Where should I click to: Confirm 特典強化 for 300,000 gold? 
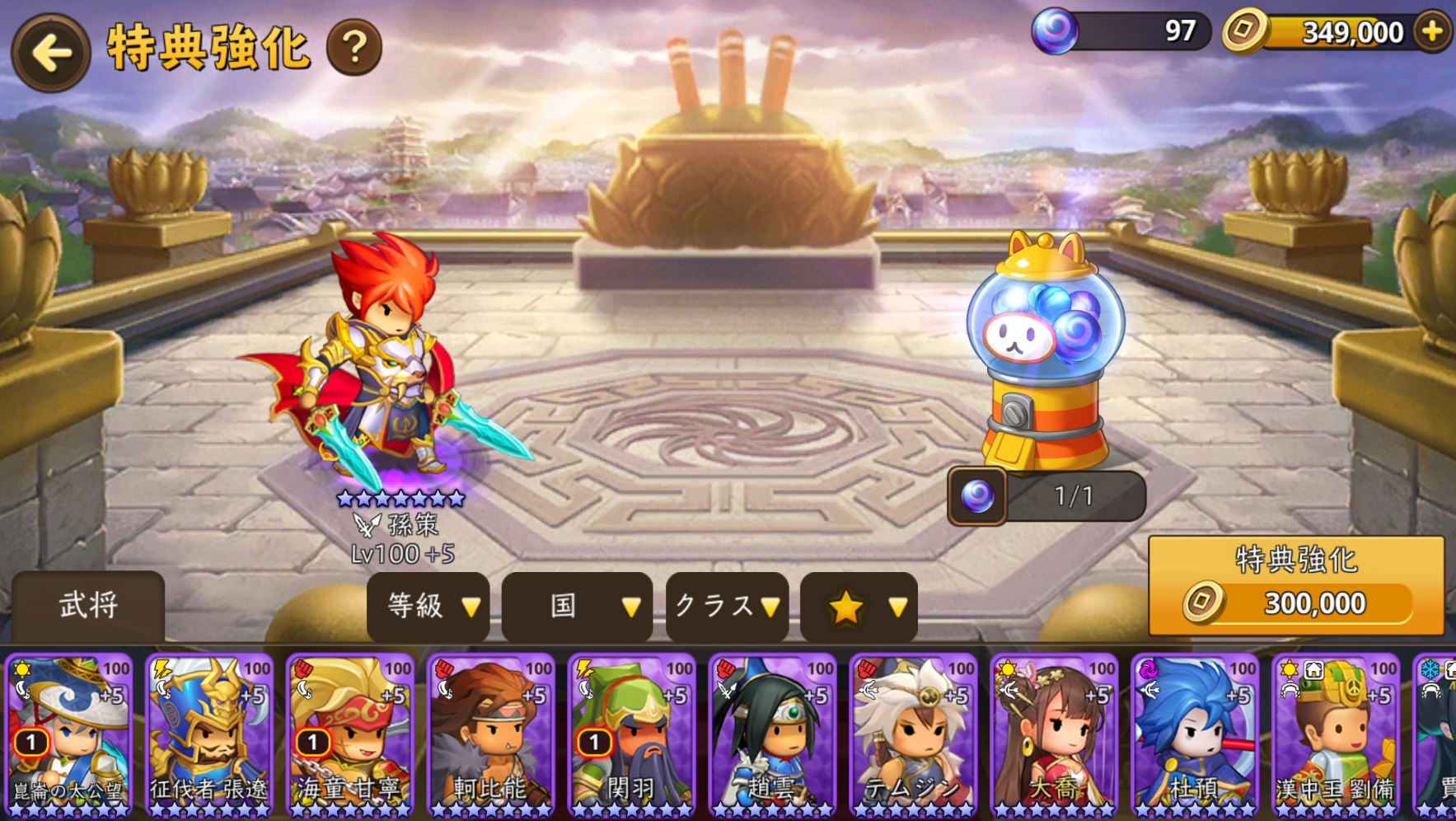1295,585
